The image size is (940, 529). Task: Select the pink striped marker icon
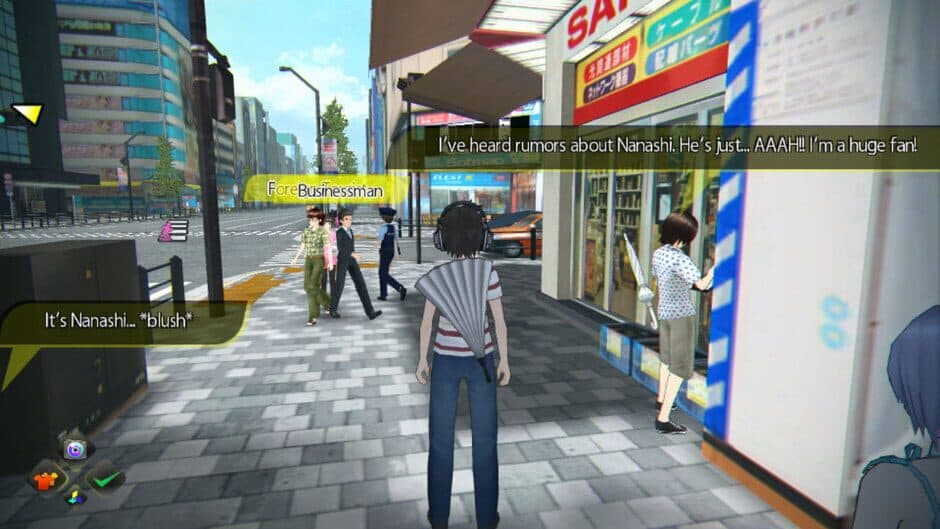(x=173, y=231)
